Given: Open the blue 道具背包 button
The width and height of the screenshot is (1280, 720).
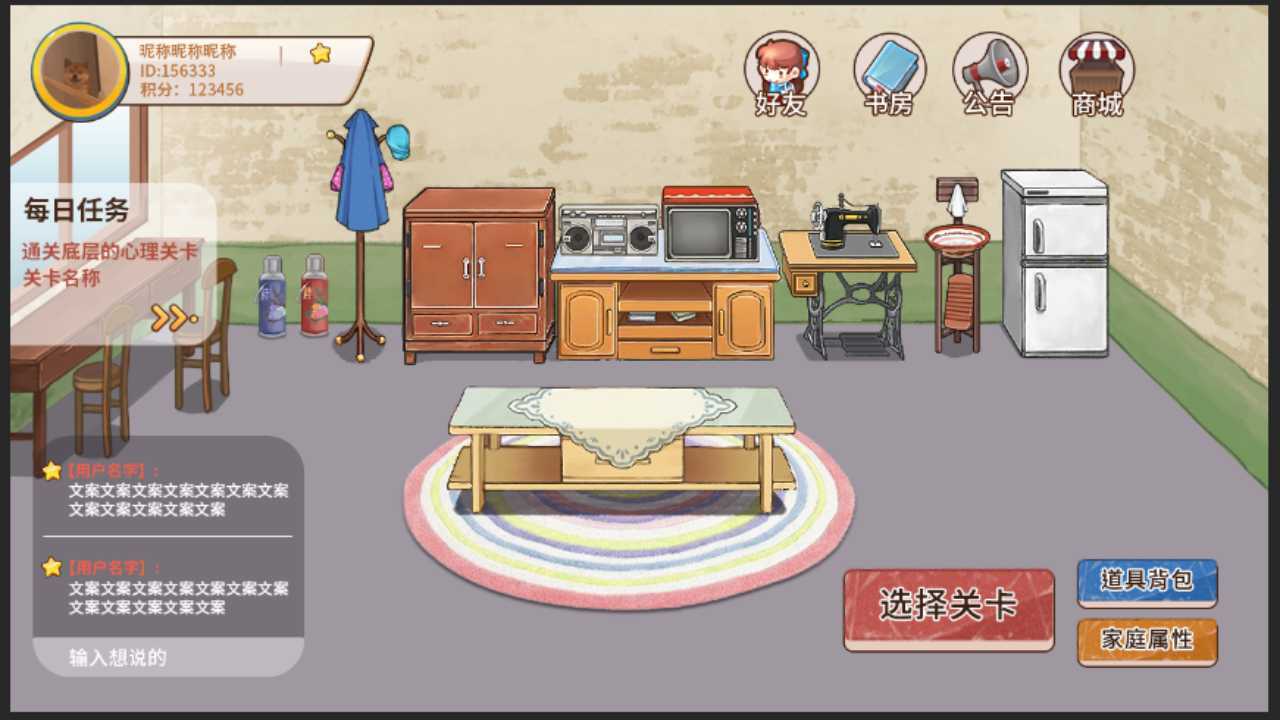Looking at the screenshot, I should click(x=1146, y=583).
